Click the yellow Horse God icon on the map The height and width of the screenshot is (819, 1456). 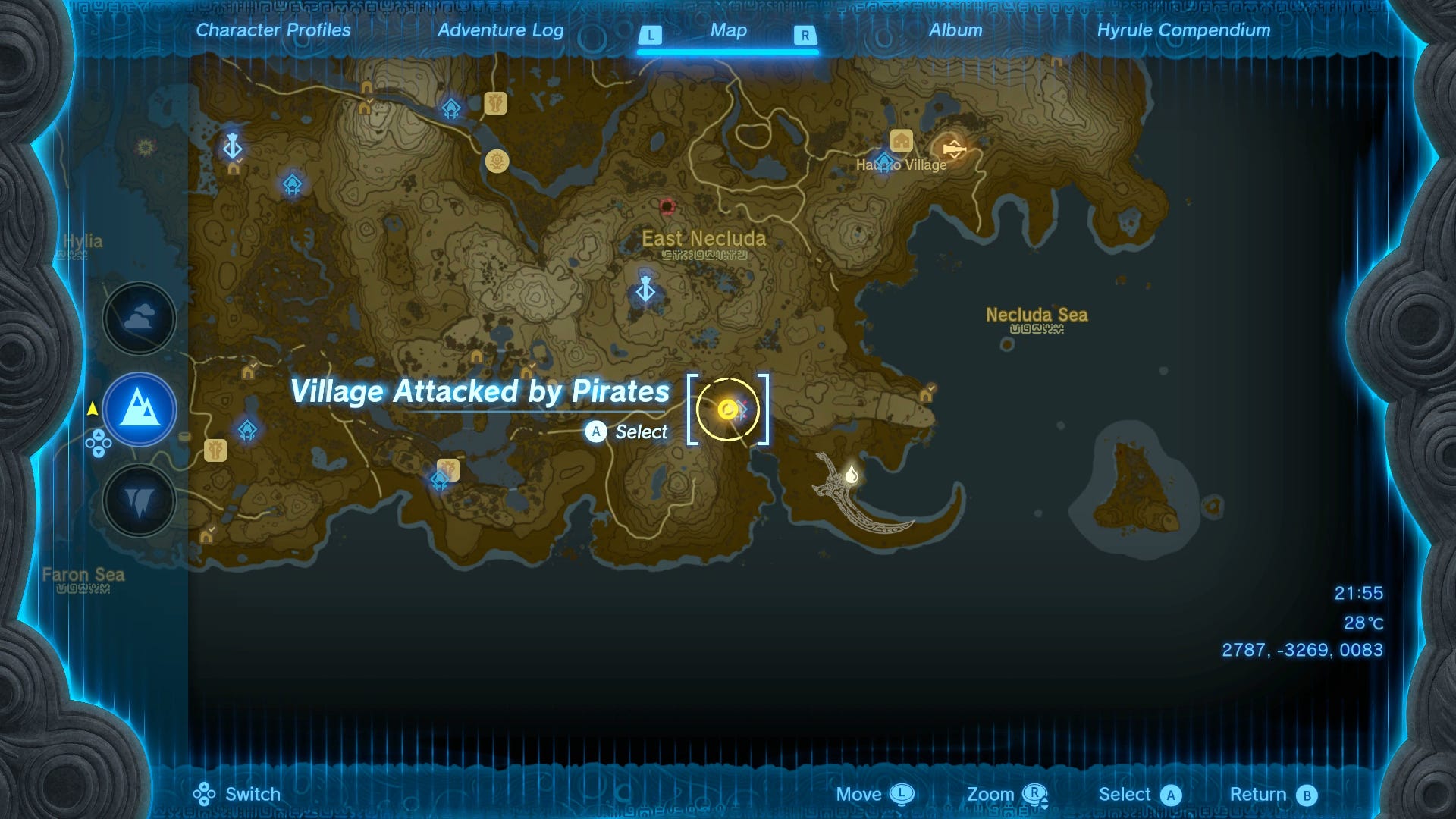pyautogui.click(x=497, y=162)
